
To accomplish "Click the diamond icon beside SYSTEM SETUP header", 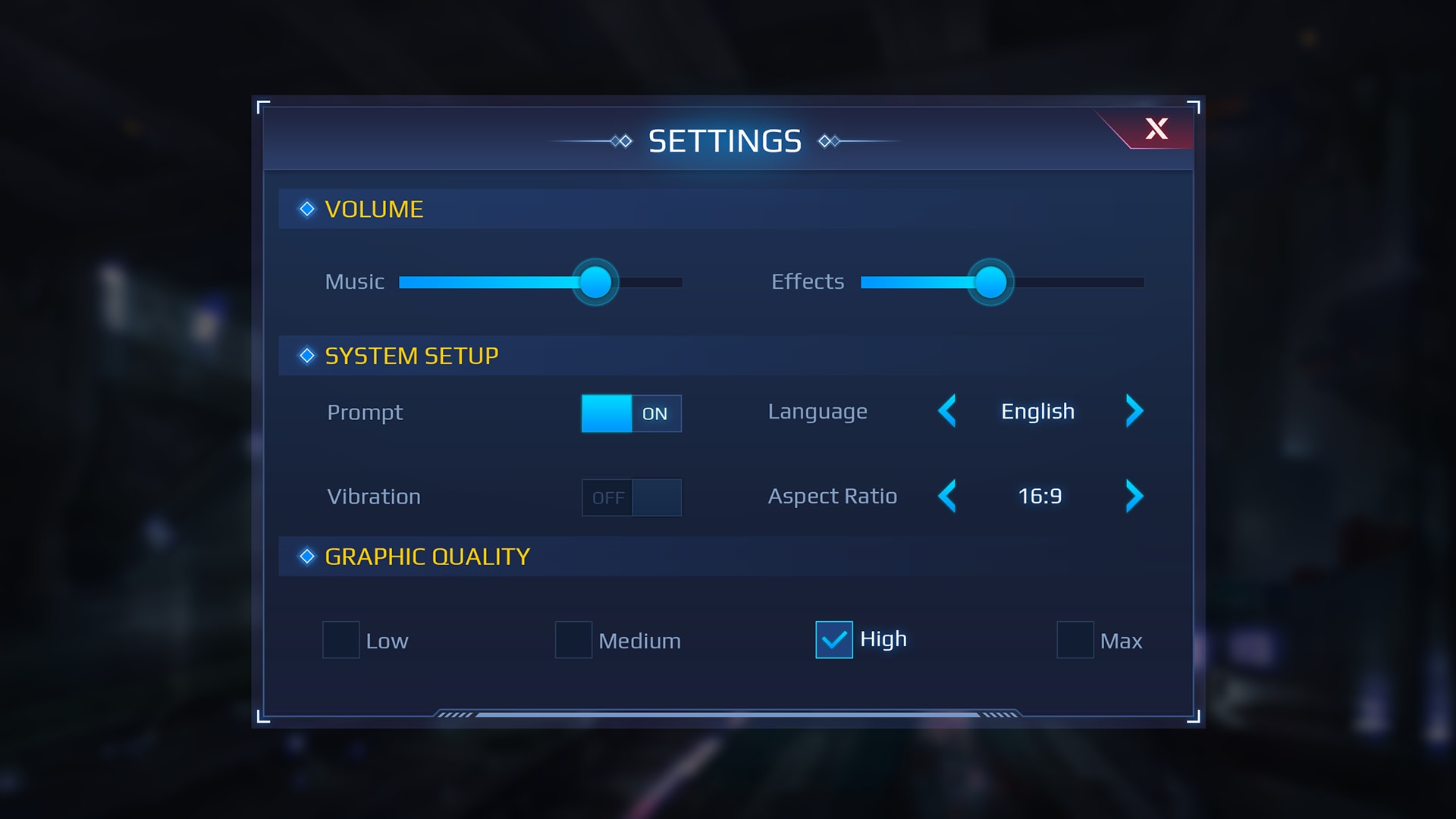I will [x=306, y=355].
